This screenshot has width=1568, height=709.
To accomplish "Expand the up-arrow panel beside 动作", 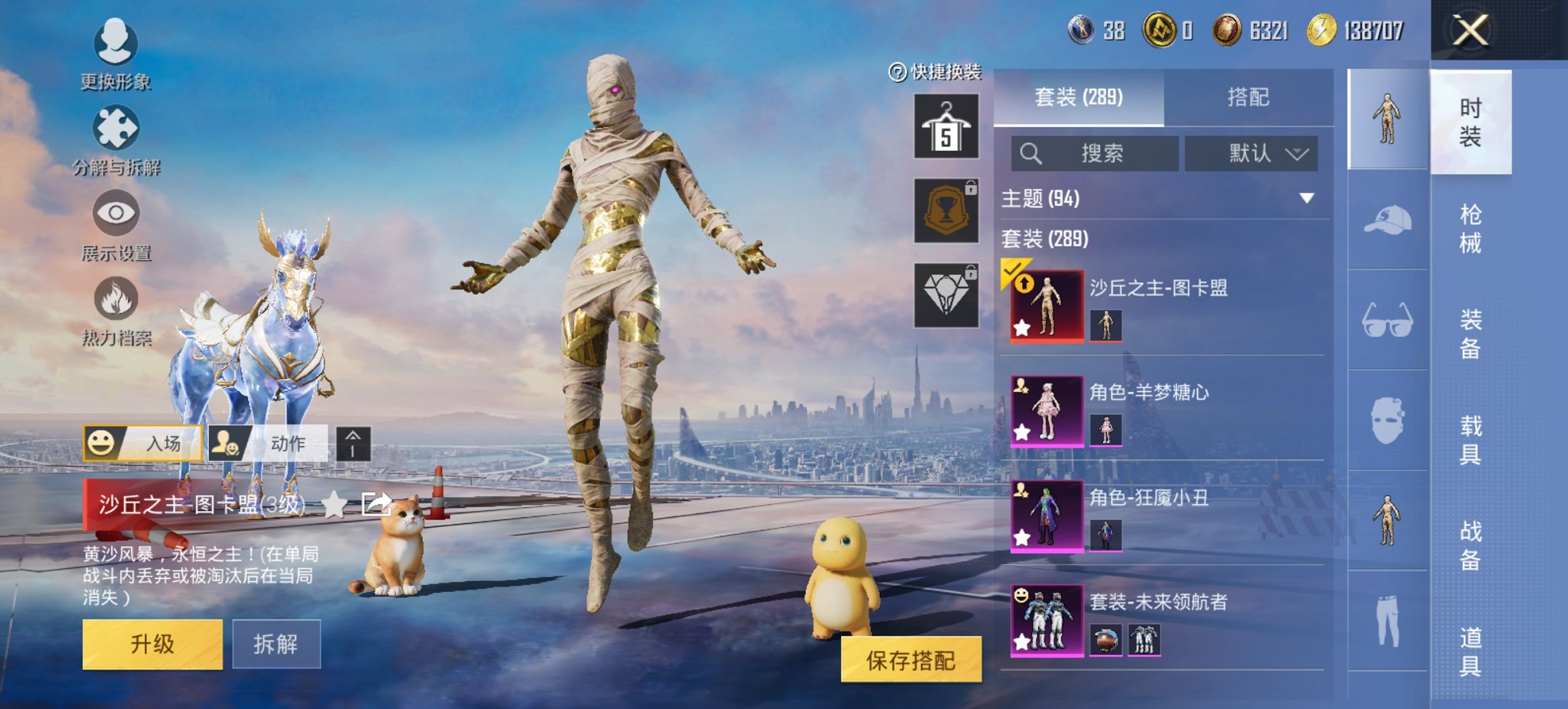I will (x=352, y=443).
